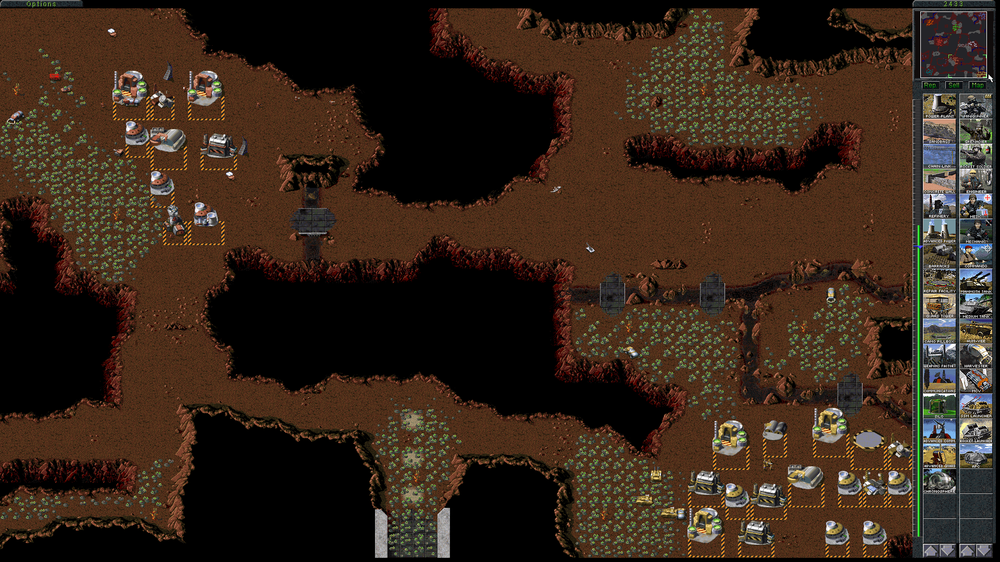Click the radar minimap
Image resolution: width=1000 pixels, height=562 pixels.
point(953,44)
